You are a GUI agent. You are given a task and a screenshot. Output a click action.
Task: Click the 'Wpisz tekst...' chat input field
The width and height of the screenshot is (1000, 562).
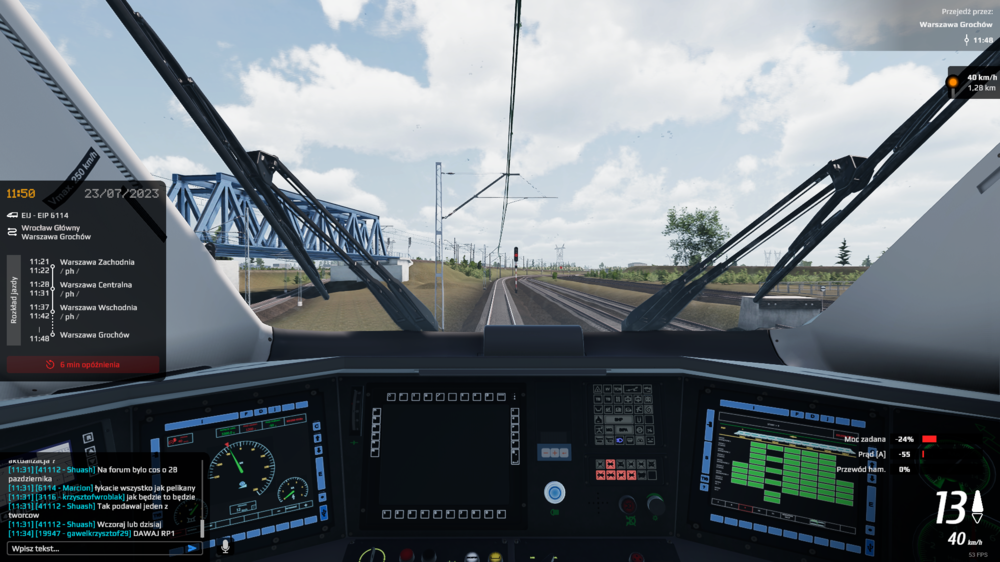(95, 548)
